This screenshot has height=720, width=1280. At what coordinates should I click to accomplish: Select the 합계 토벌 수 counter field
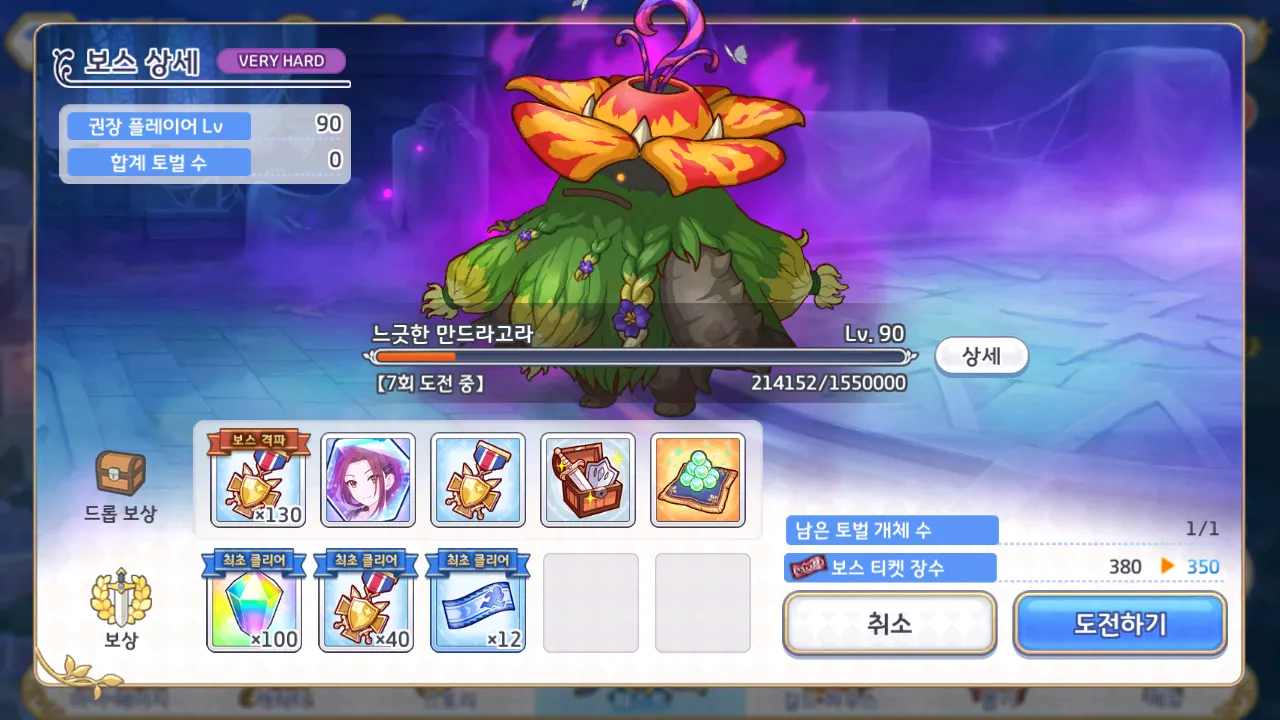[x=155, y=162]
